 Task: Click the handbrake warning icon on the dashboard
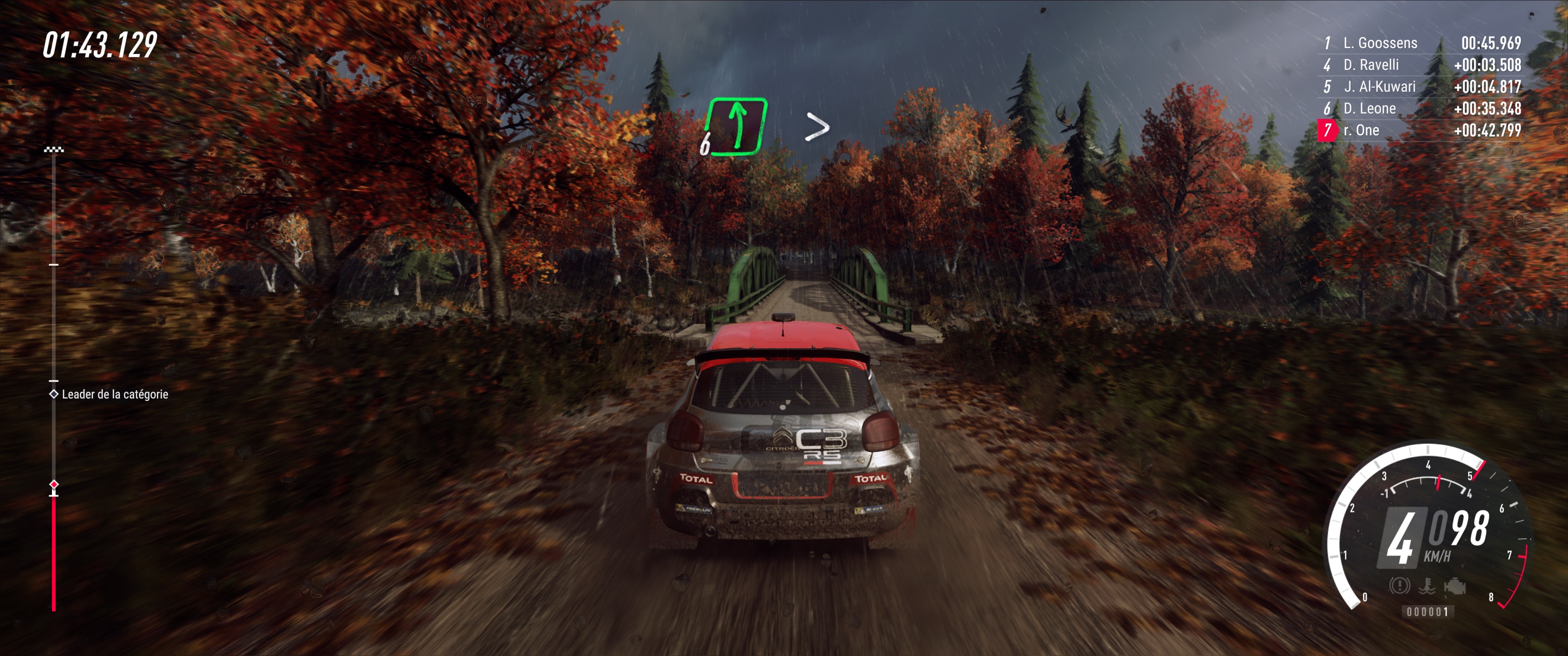click(x=1399, y=586)
